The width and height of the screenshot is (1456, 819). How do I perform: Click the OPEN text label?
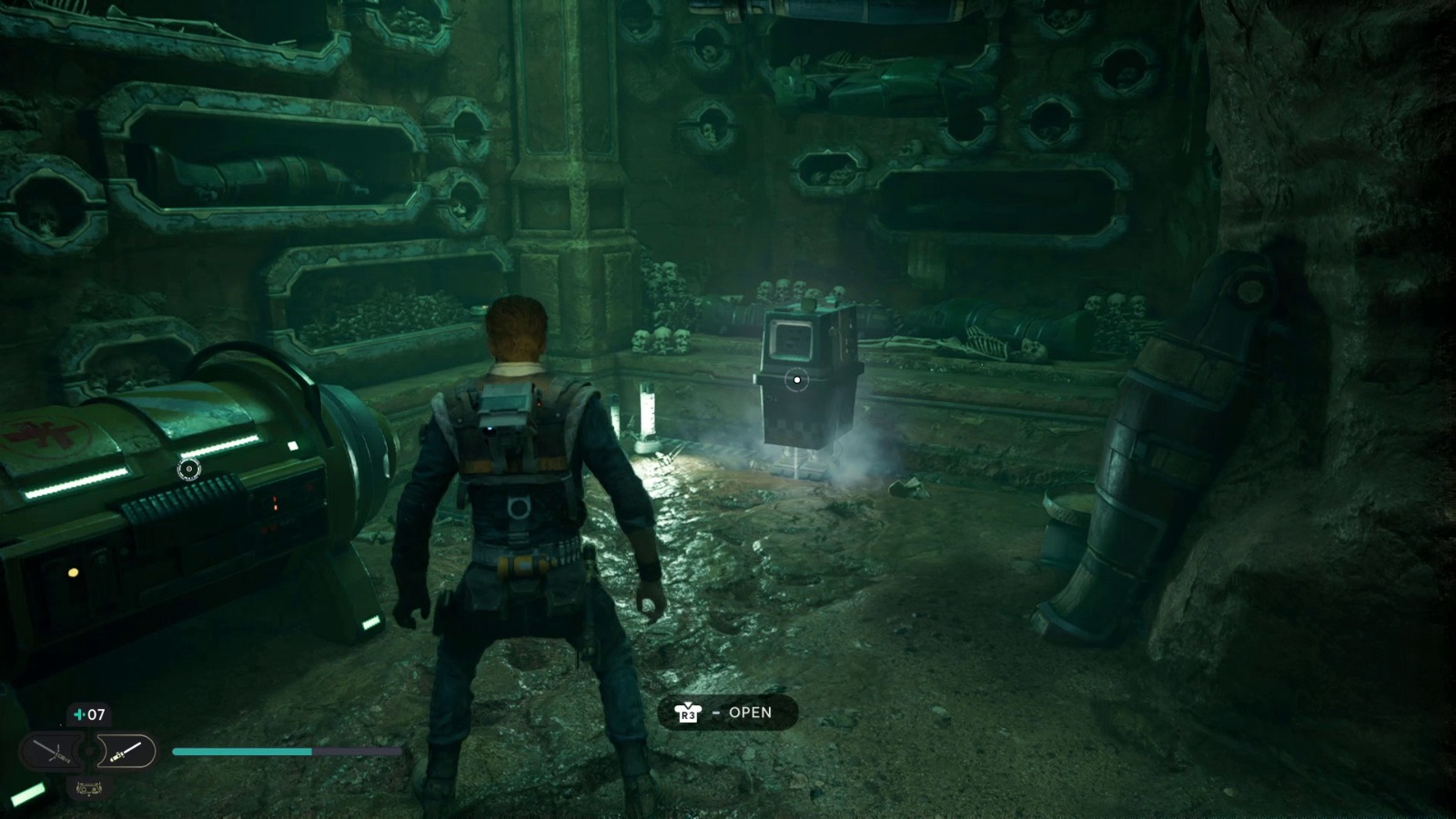750,713
